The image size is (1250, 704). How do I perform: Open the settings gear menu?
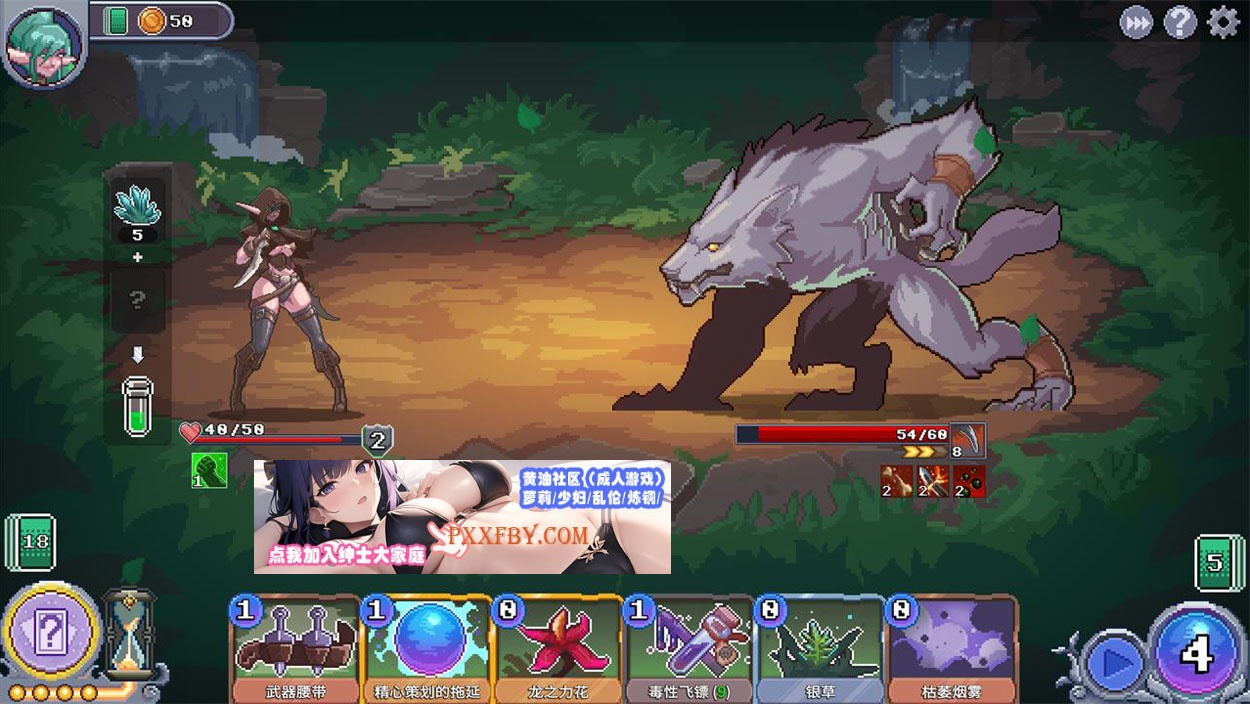1223,22
